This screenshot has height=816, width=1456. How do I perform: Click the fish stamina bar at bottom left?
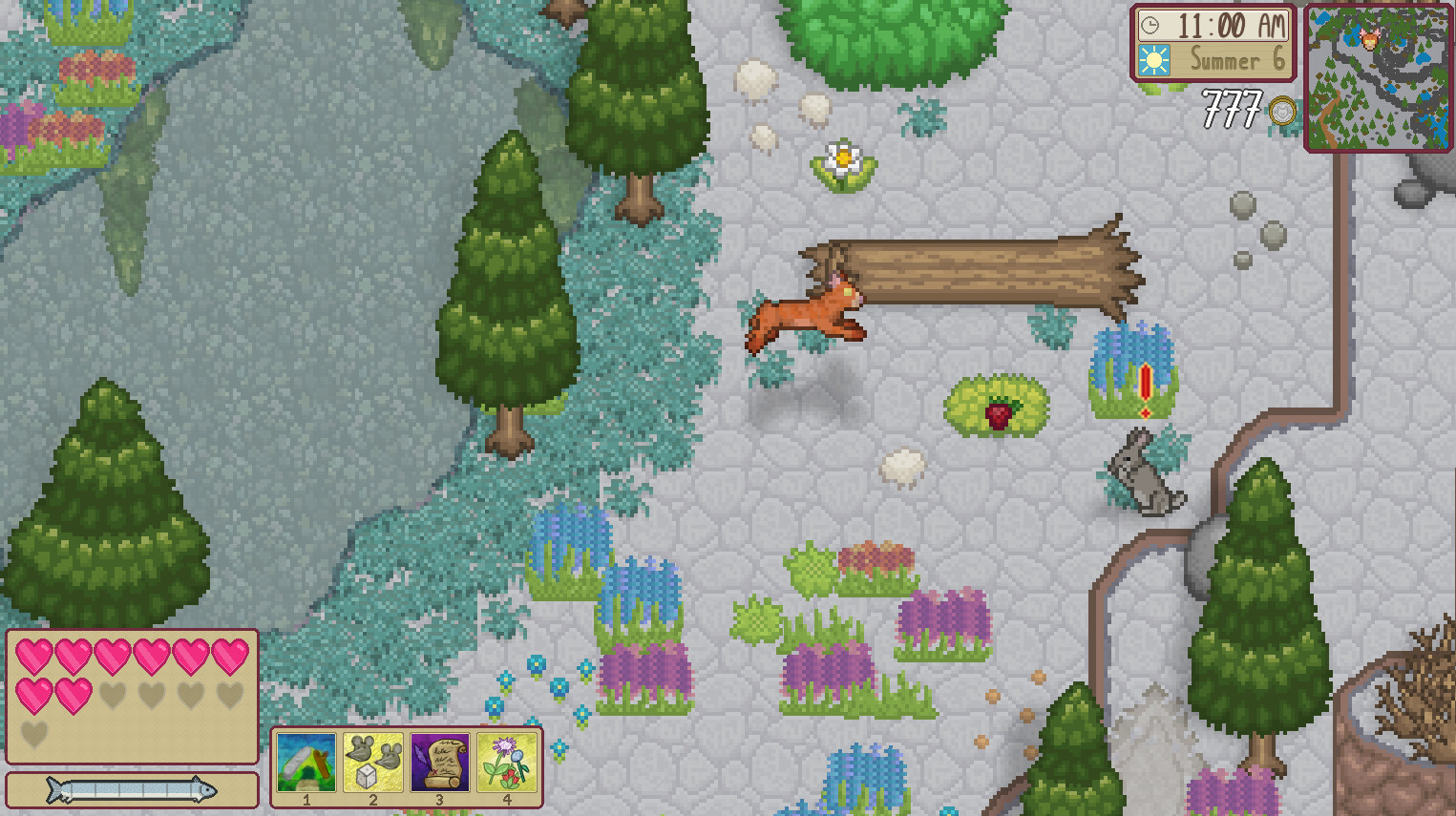click(131, 788)
